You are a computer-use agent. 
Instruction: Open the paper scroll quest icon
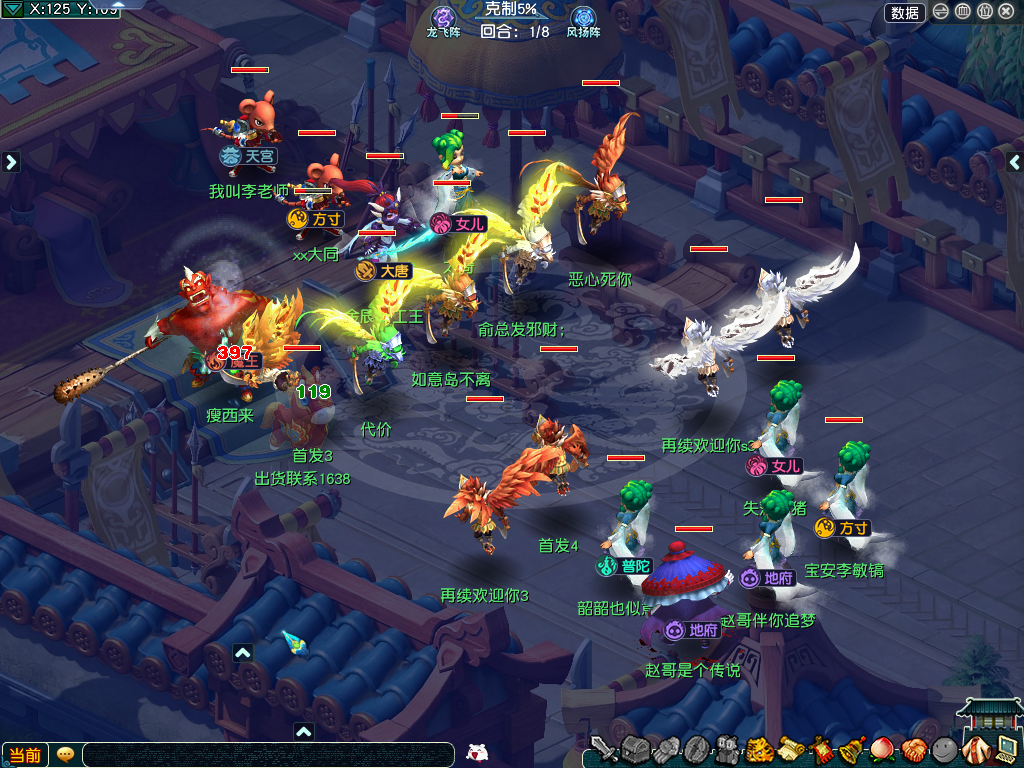click(x=790, y=749)
